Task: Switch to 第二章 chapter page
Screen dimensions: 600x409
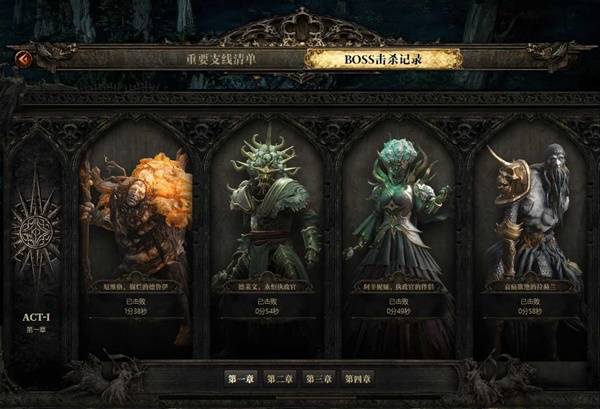Action: (280, 378)
